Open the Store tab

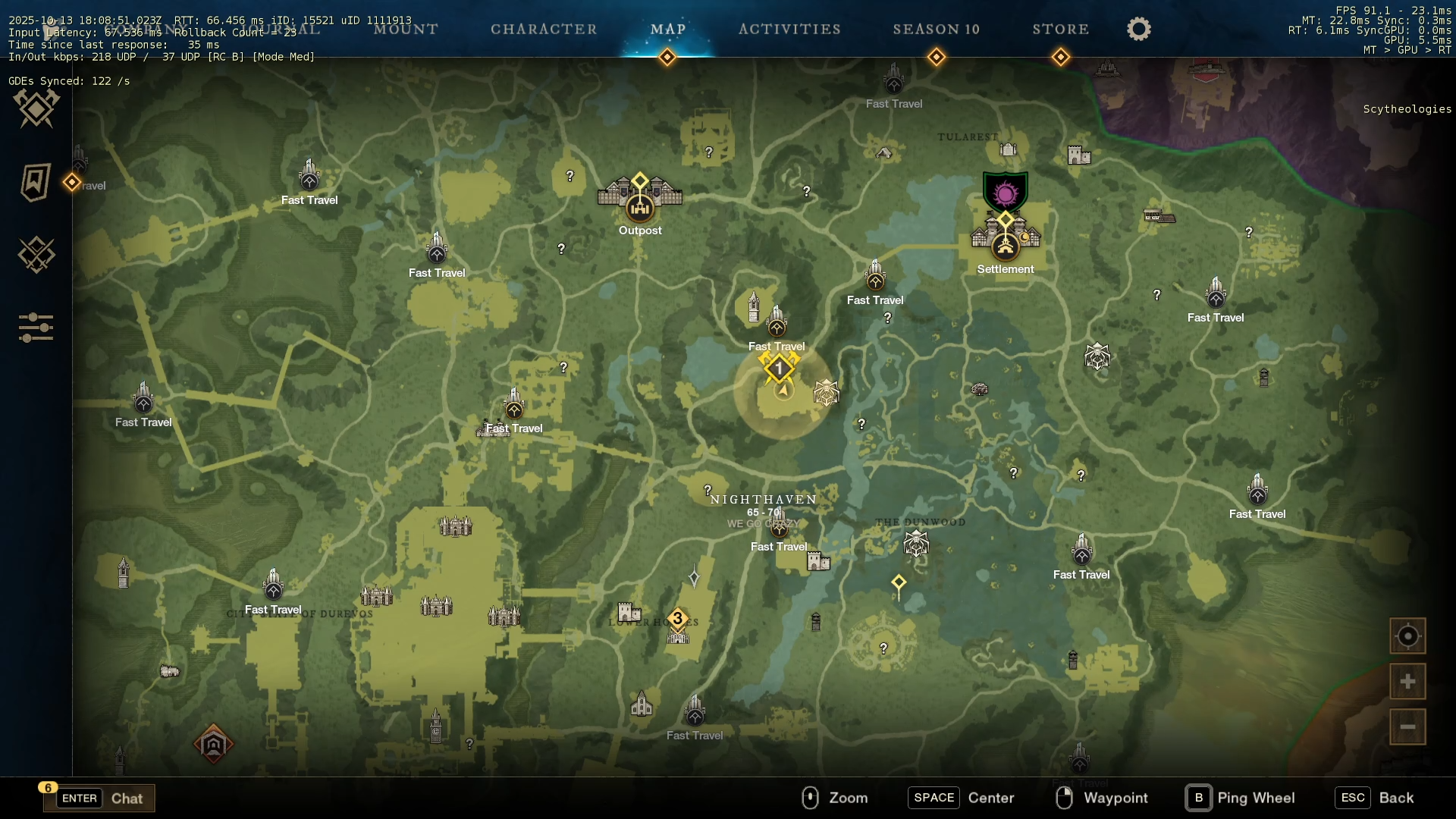click(1060, 29)
